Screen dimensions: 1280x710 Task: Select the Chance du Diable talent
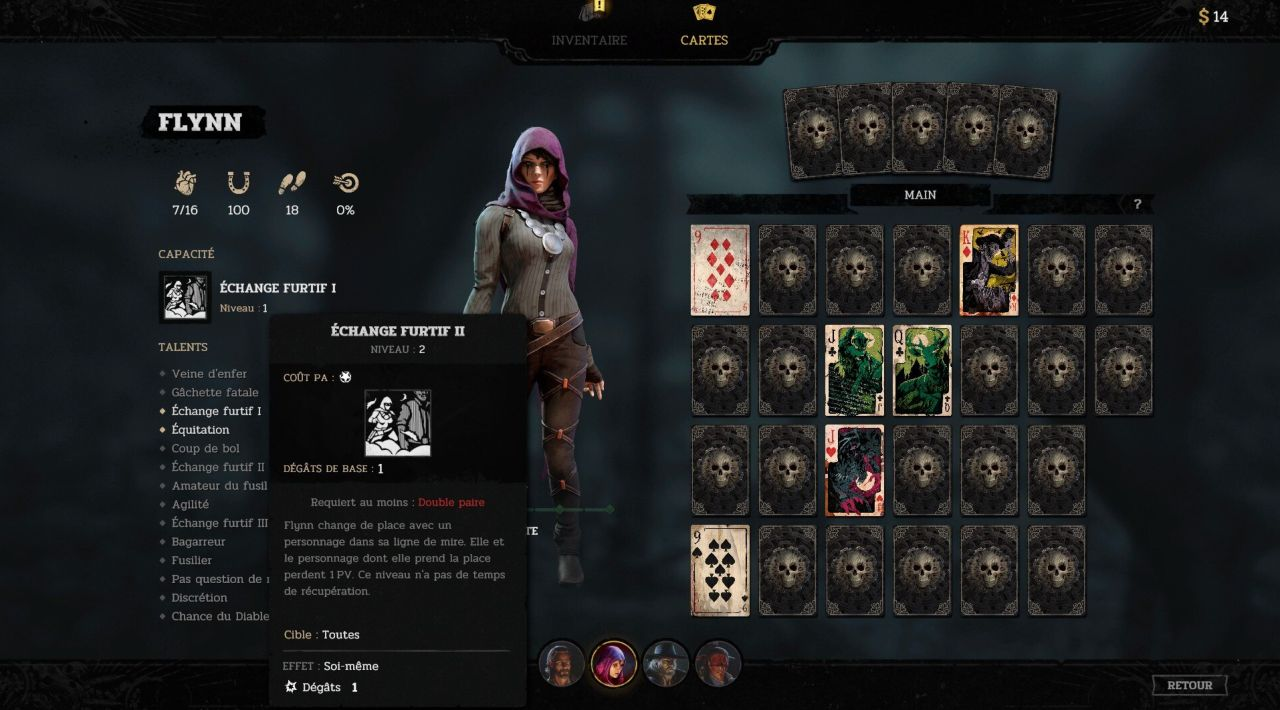[220, 616]
